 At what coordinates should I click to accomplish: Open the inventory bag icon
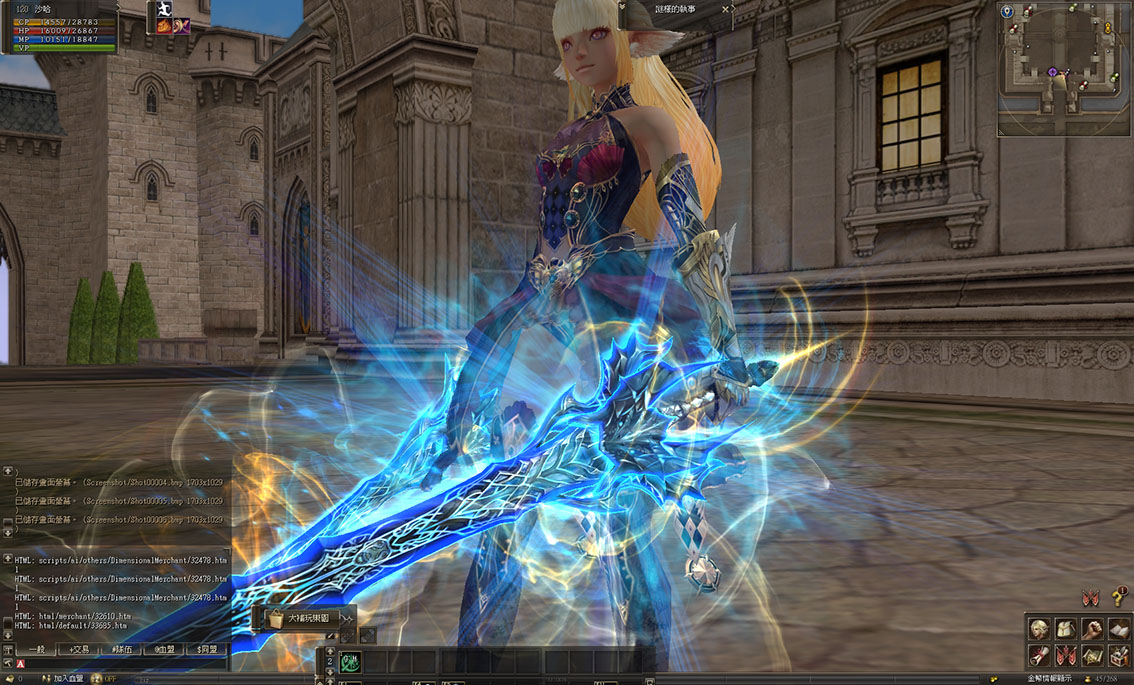[x=1066, y=629]
